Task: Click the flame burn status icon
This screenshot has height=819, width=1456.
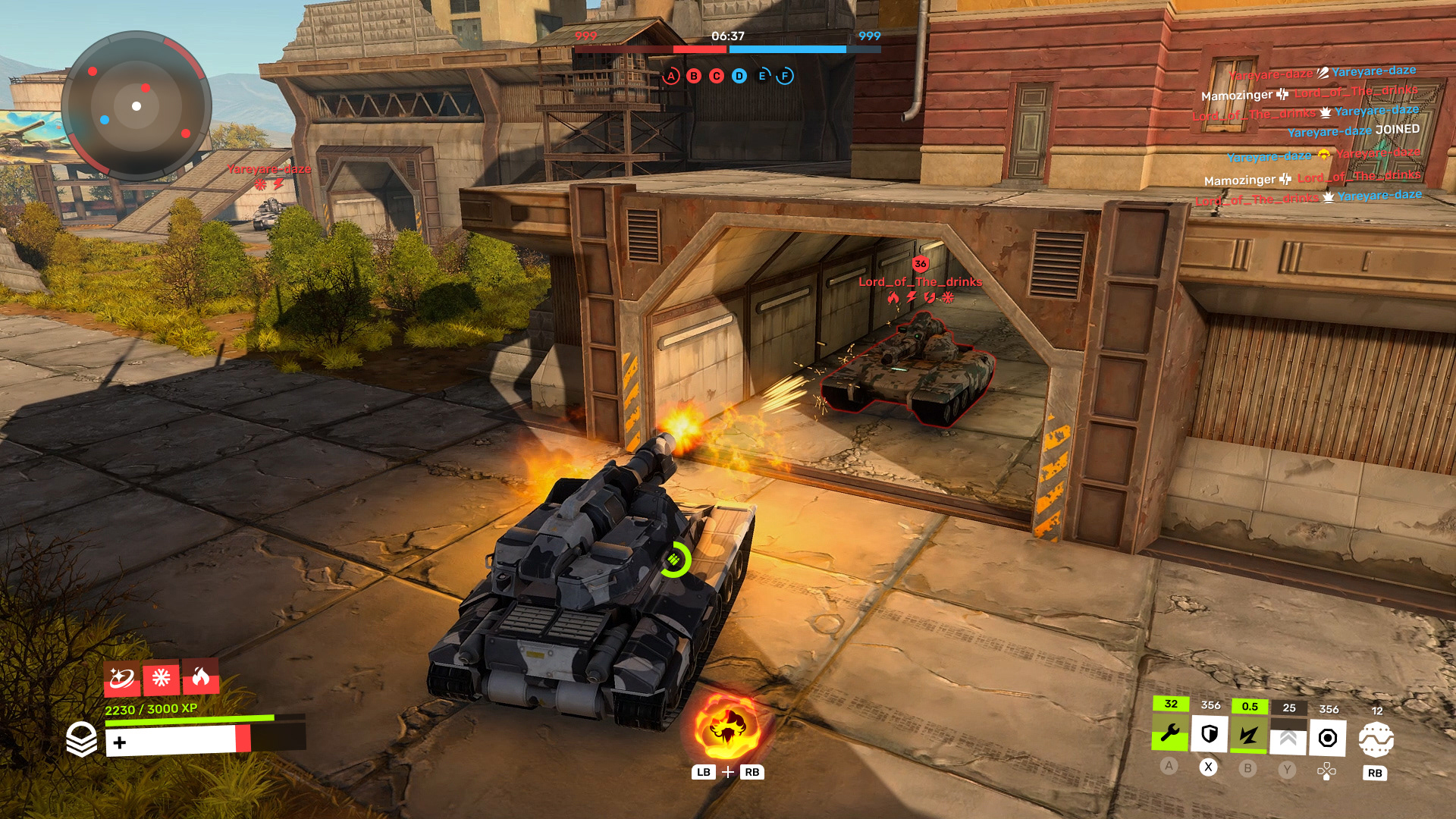Action: click(201, 676)
